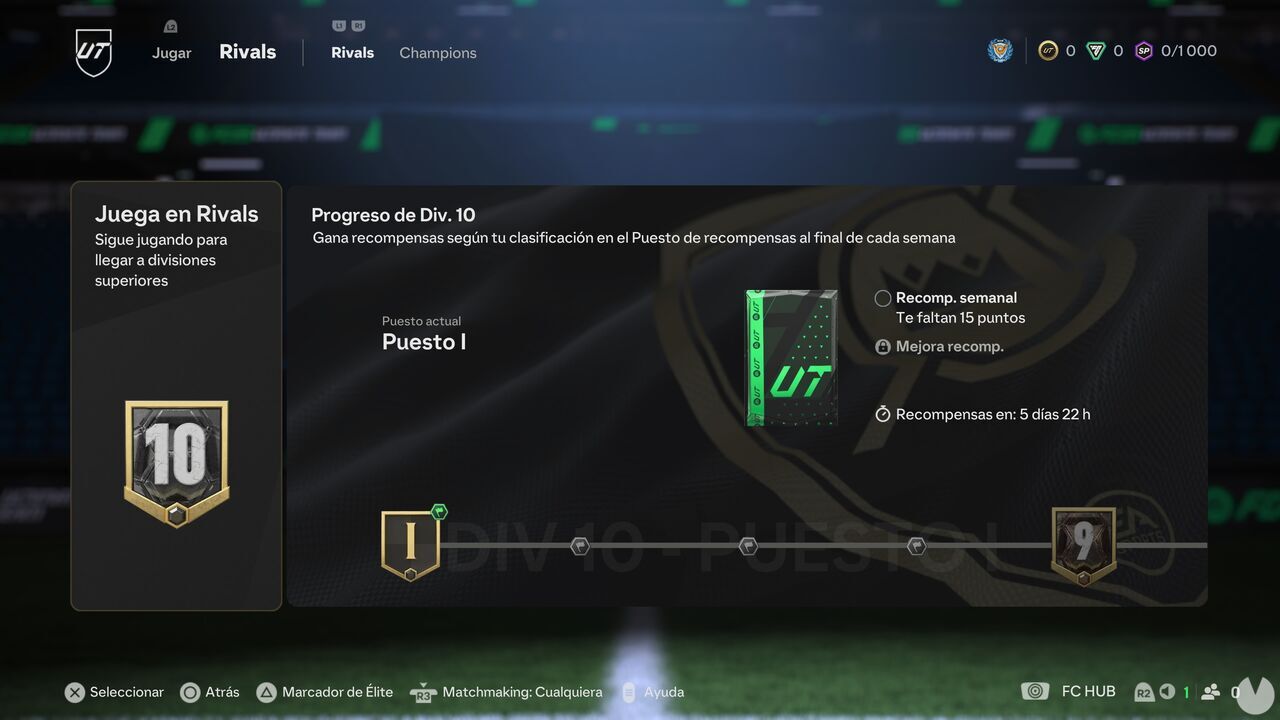This screenshot has width=1280, height=720.
Task: Open the Jugar menu item
Action: tap(171, 52)
